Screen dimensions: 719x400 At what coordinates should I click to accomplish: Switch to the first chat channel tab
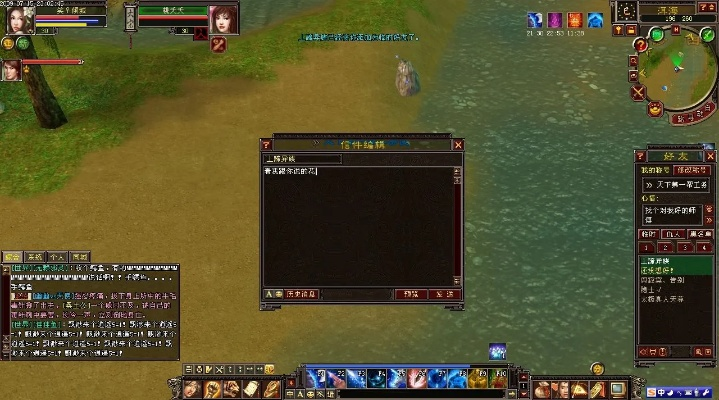point(12,256)
